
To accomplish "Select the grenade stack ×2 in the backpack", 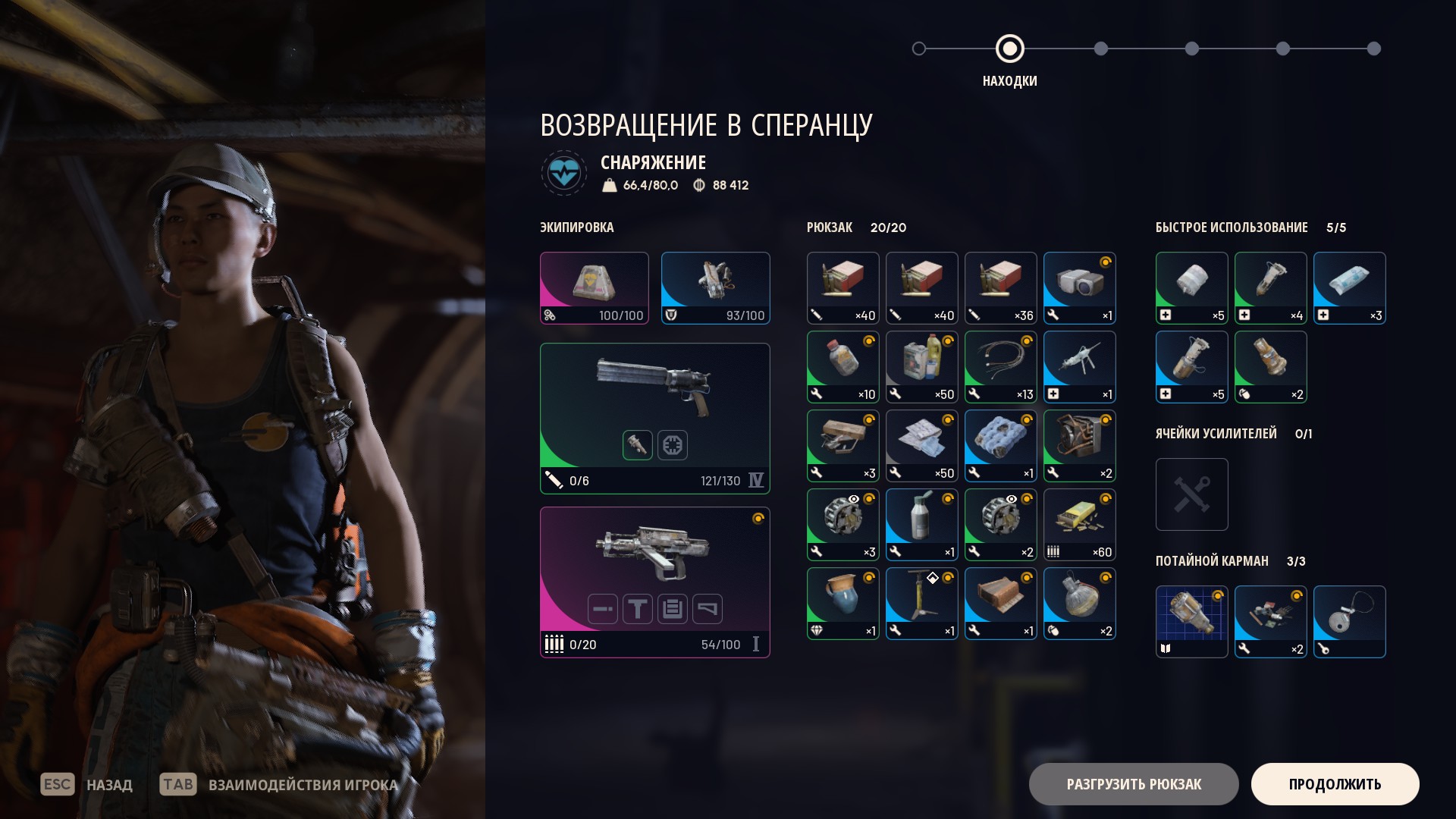I will coord(1079,603).
